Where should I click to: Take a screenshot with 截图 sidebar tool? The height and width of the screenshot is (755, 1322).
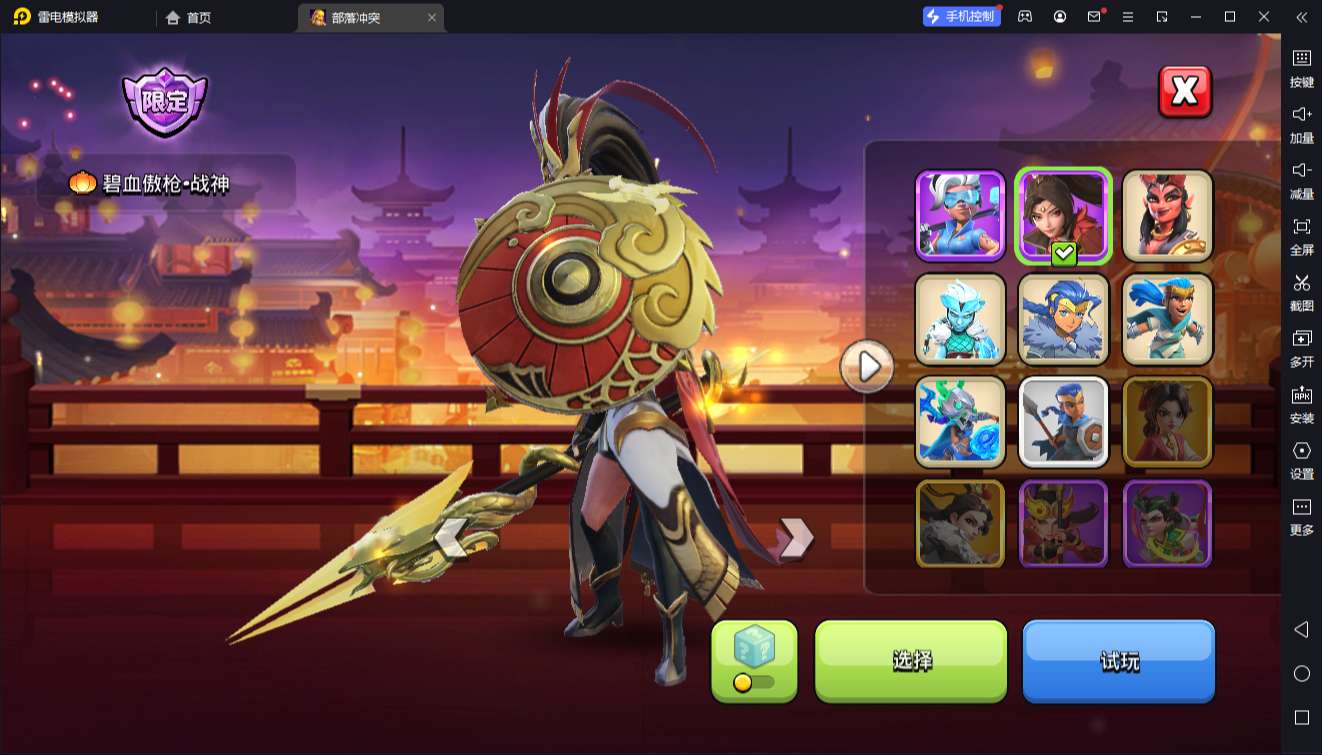tap(1301, 290)
